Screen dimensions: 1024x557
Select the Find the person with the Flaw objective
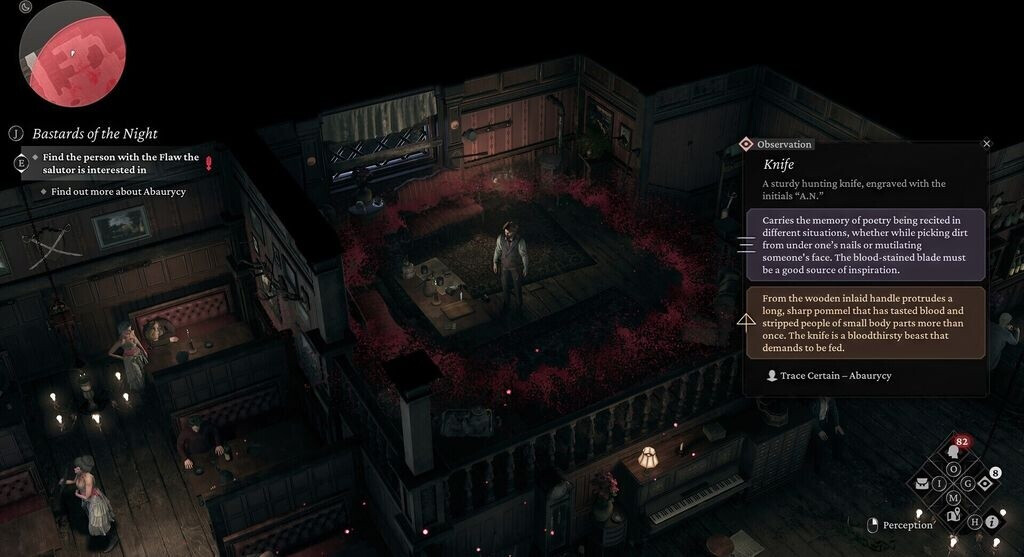121,163
